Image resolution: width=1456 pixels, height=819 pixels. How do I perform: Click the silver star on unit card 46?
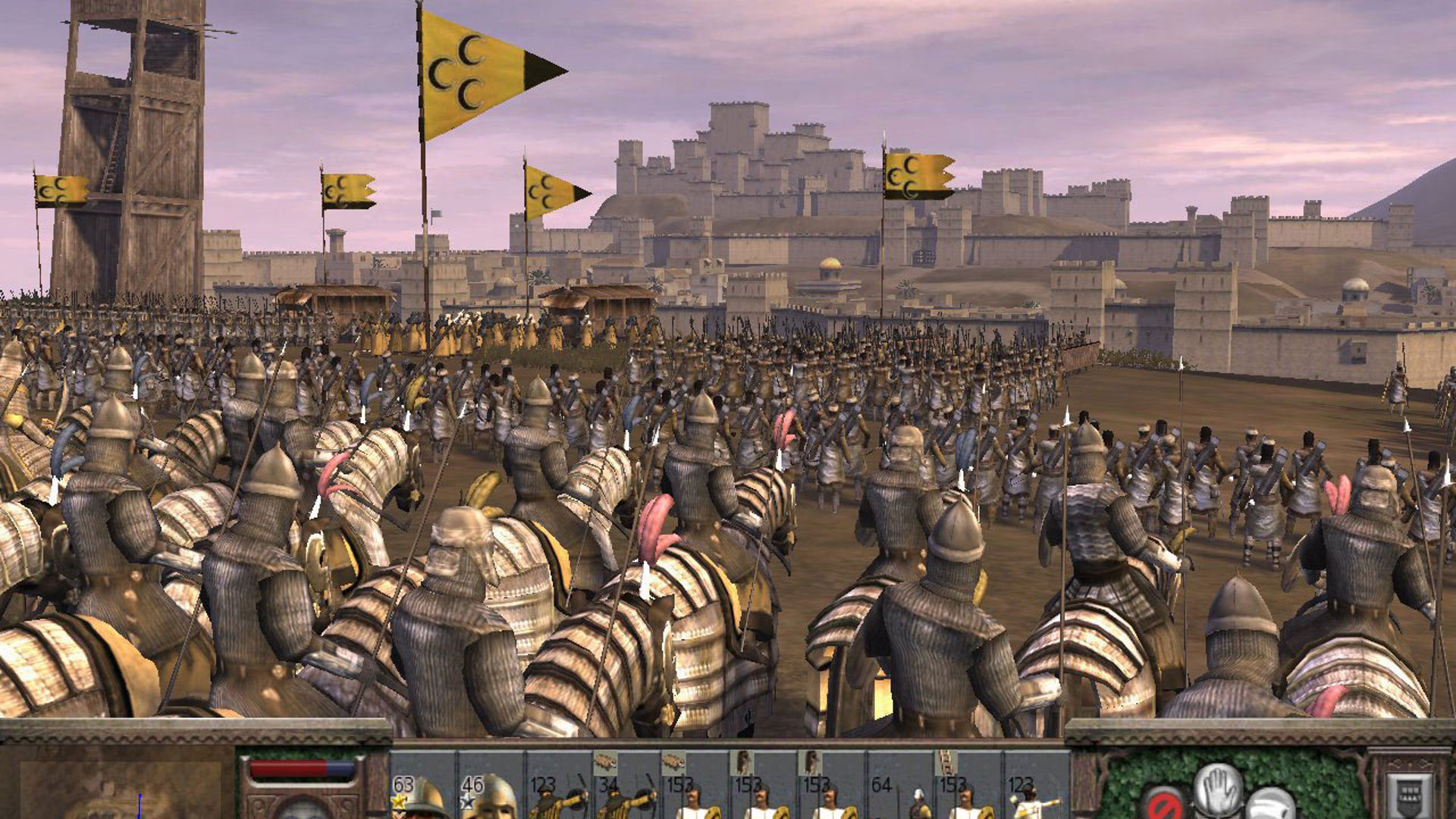point(469,802)
